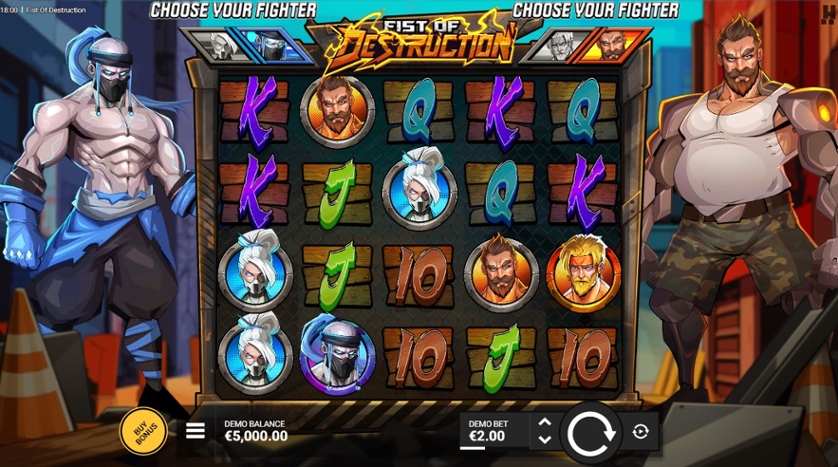
Task: Choose the blue masked ninja fighter
Action: (x=271, y=44)
